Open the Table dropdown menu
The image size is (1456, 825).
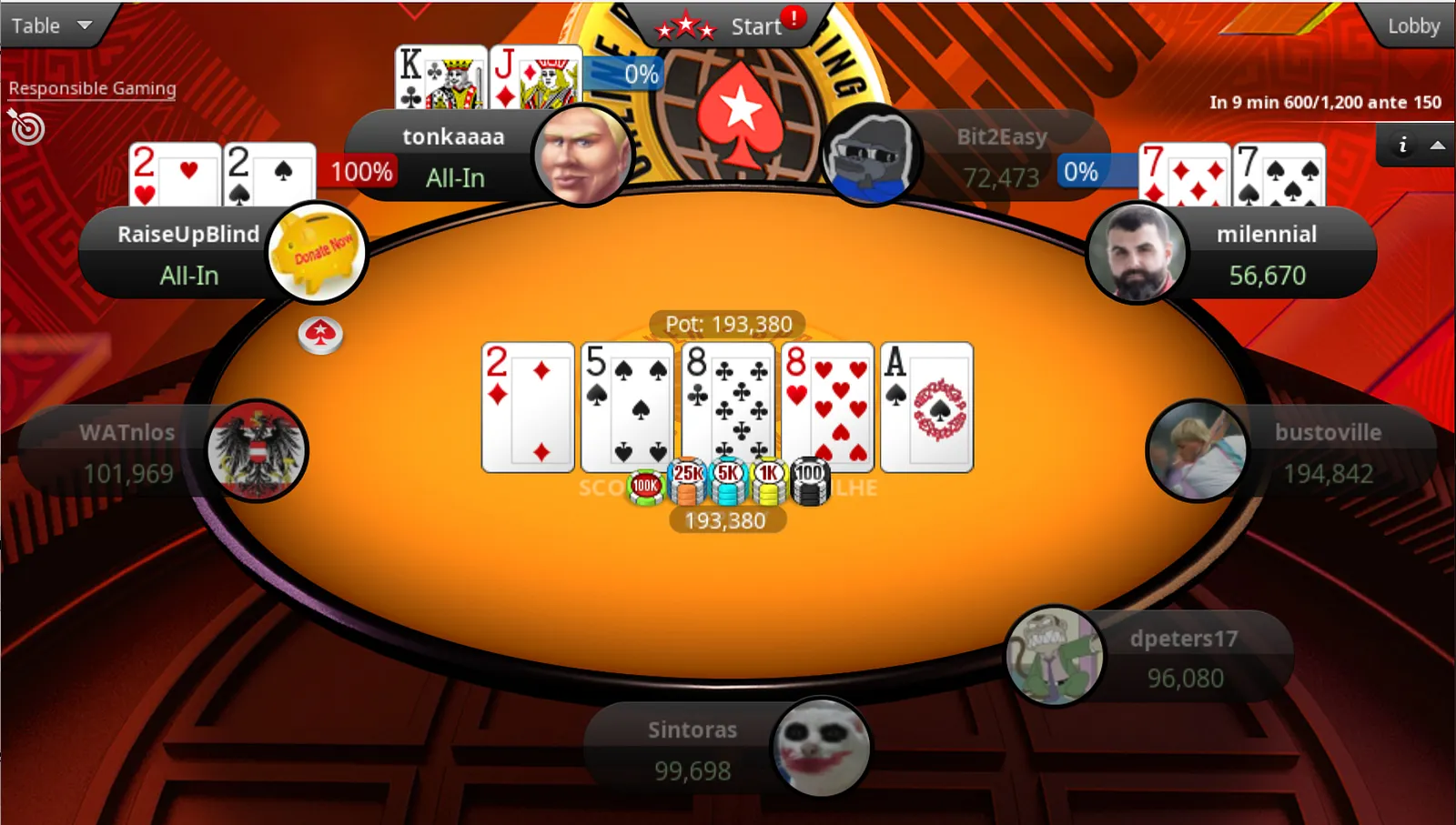(x=51, y=25)
